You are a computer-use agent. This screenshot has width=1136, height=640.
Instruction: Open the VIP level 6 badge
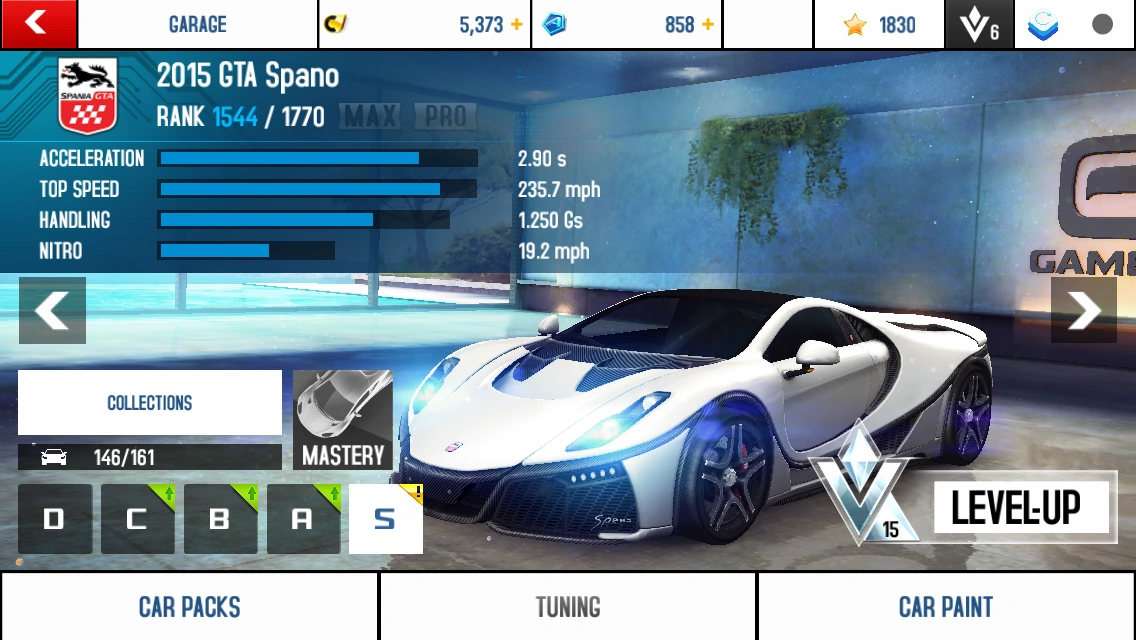(x=979, y=25)
